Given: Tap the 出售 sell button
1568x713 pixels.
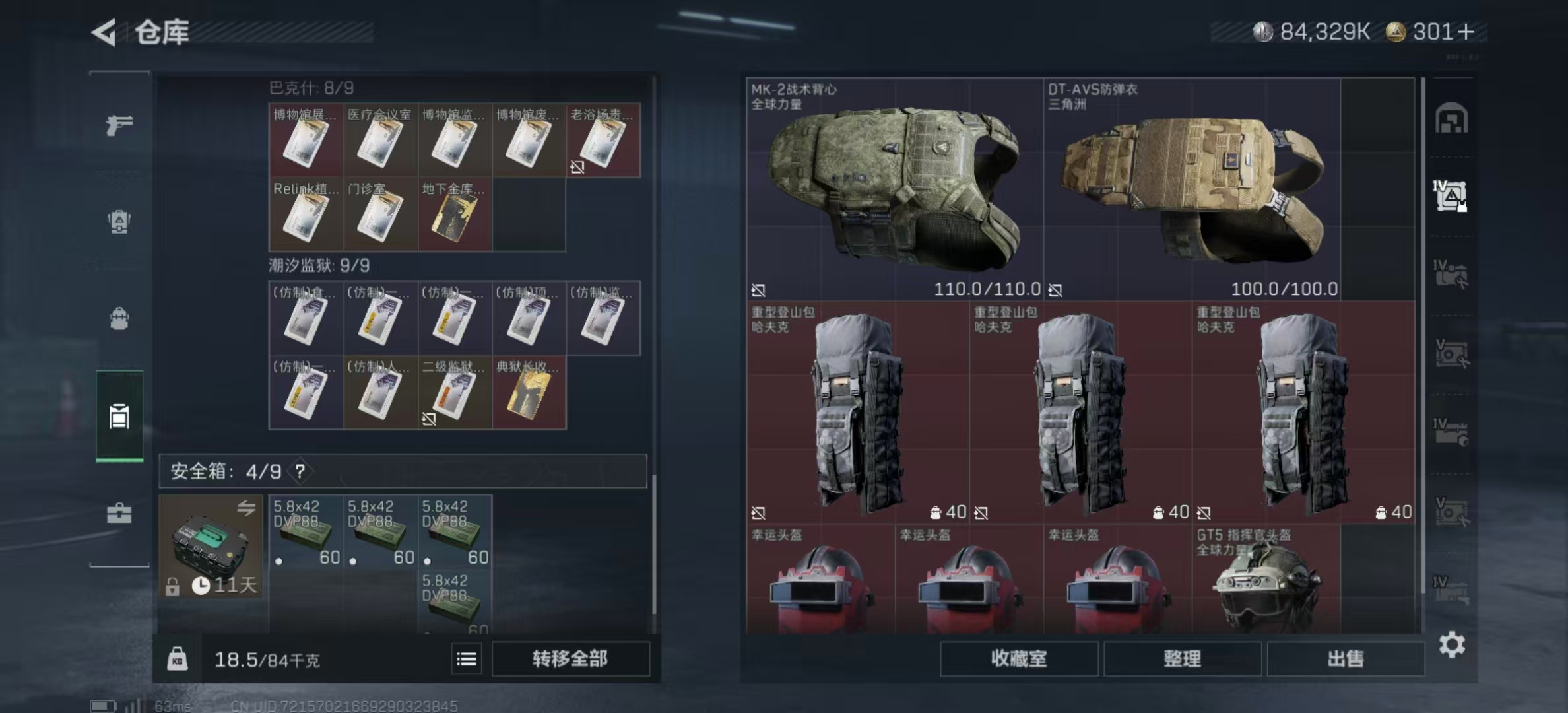Looking at the screenshot, I should coord(1345,658).
